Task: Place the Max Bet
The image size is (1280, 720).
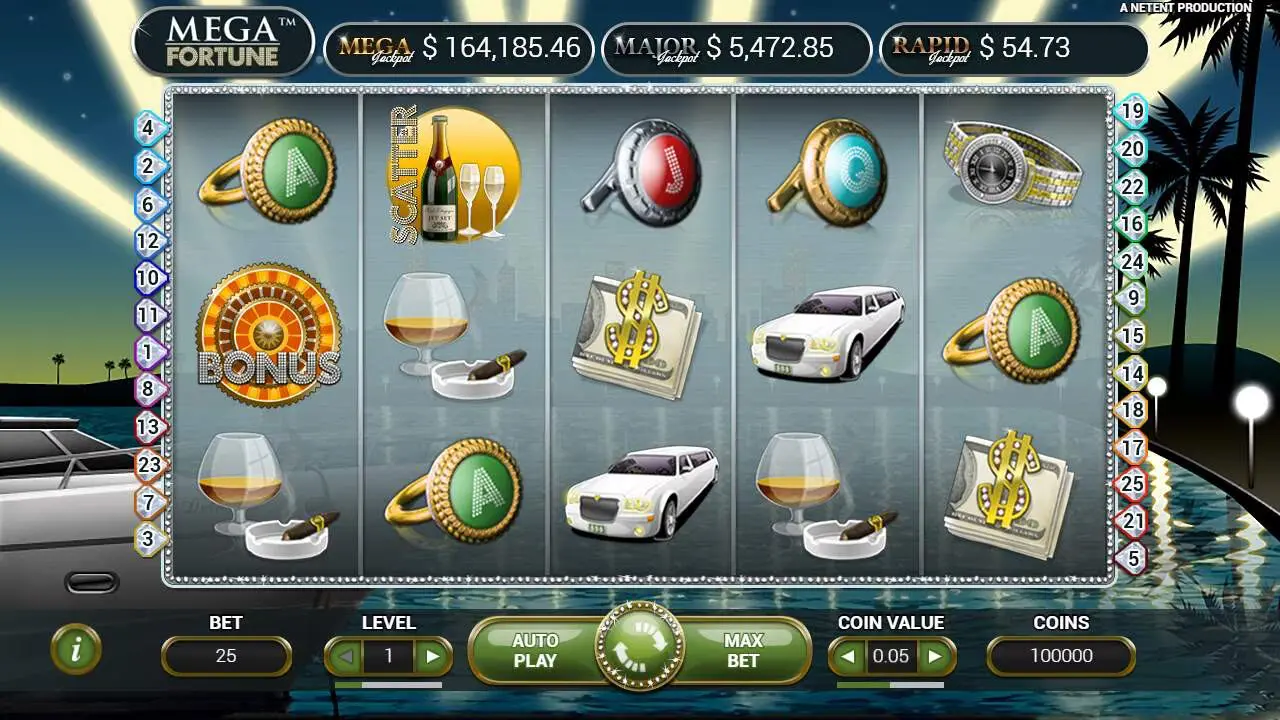Action: click(743, 650)
